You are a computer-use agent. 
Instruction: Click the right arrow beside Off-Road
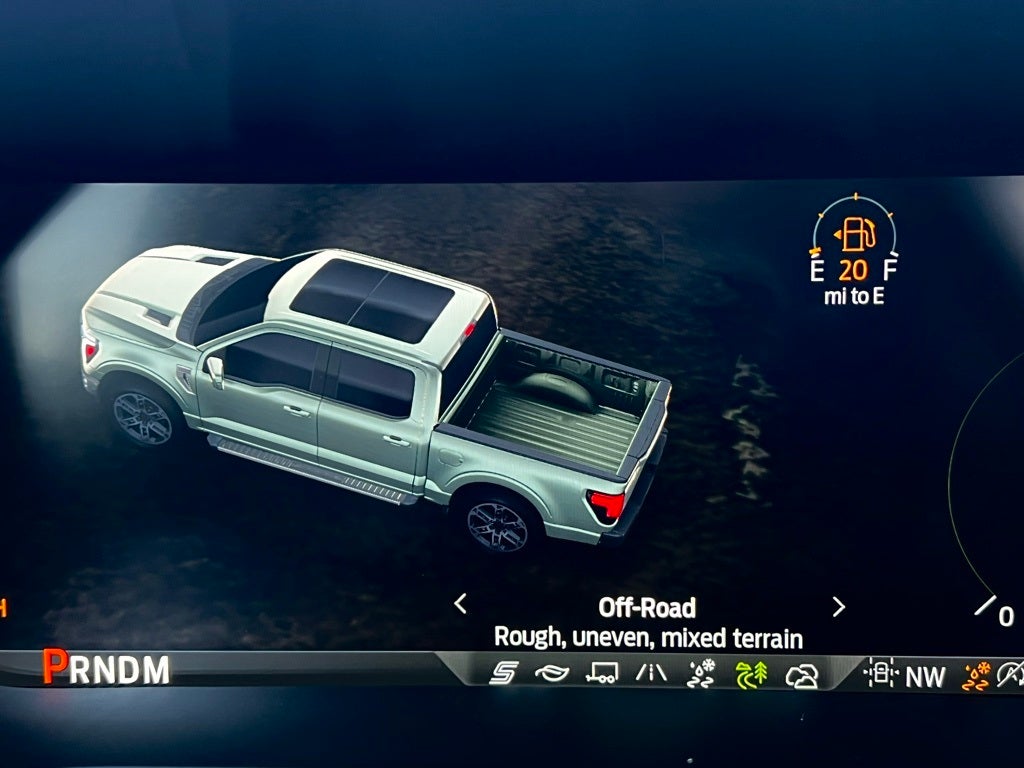coord(838,606)
